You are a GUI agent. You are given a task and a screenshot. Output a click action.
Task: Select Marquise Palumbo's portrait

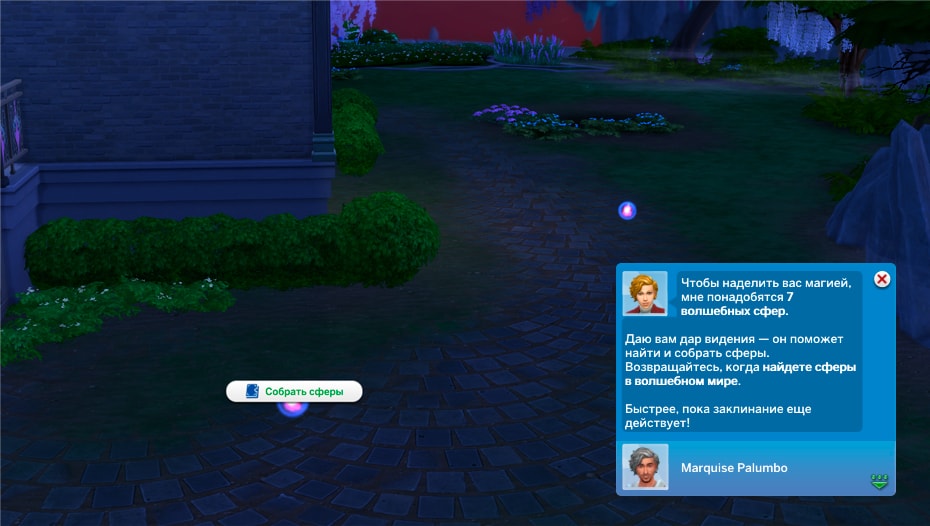[x=645, y=467]
